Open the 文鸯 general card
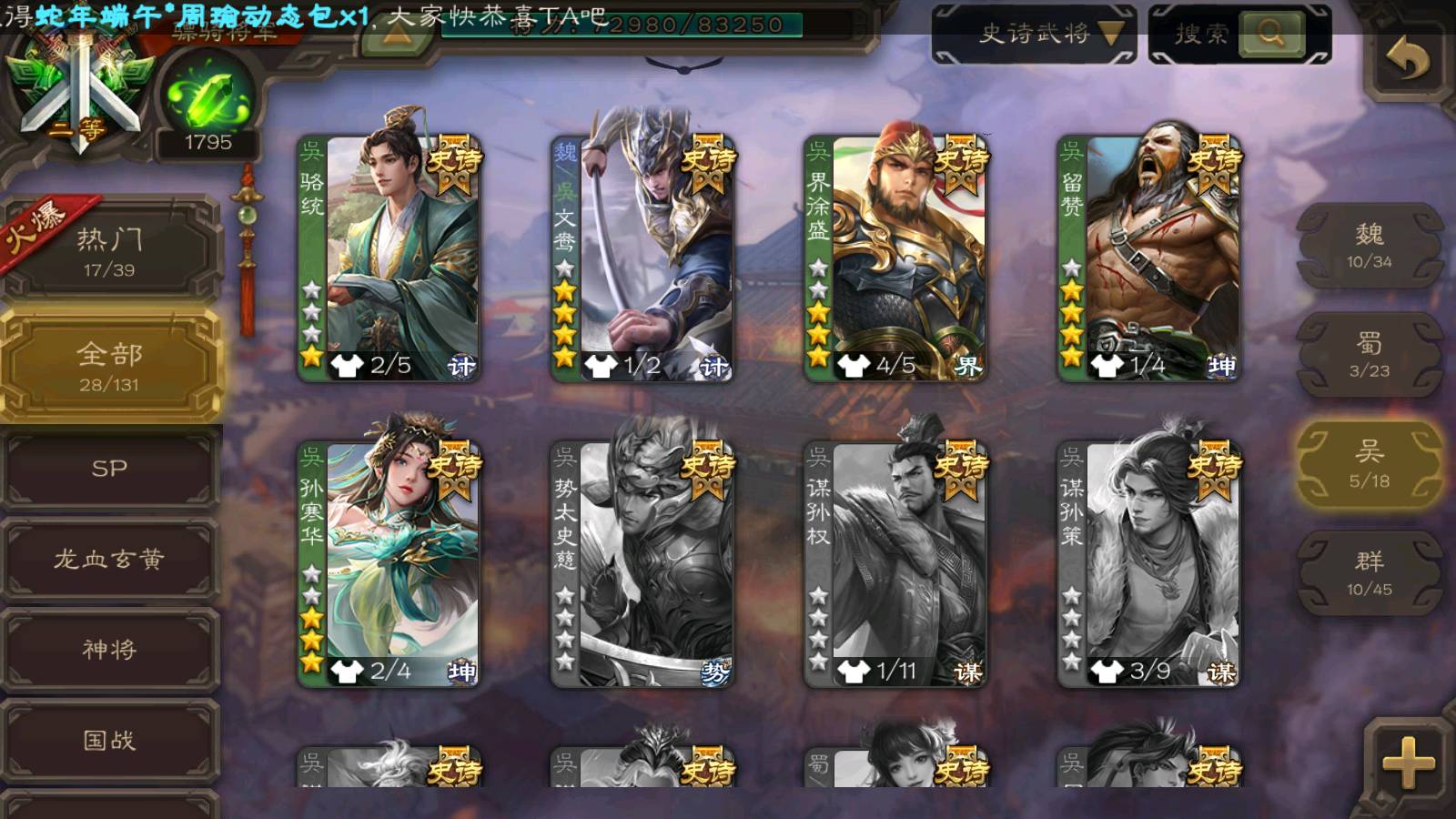1456x819 pixels. (x=642, y=259)
